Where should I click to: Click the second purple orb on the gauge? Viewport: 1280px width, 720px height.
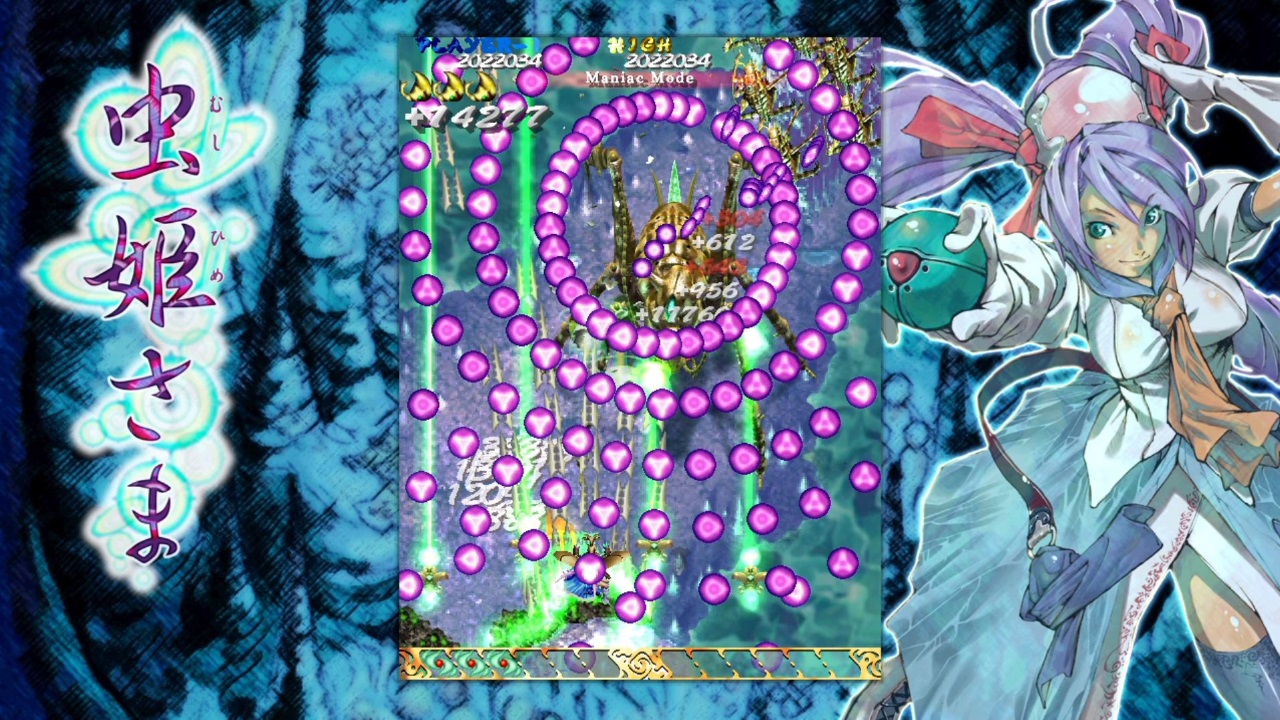click(766, 660)
